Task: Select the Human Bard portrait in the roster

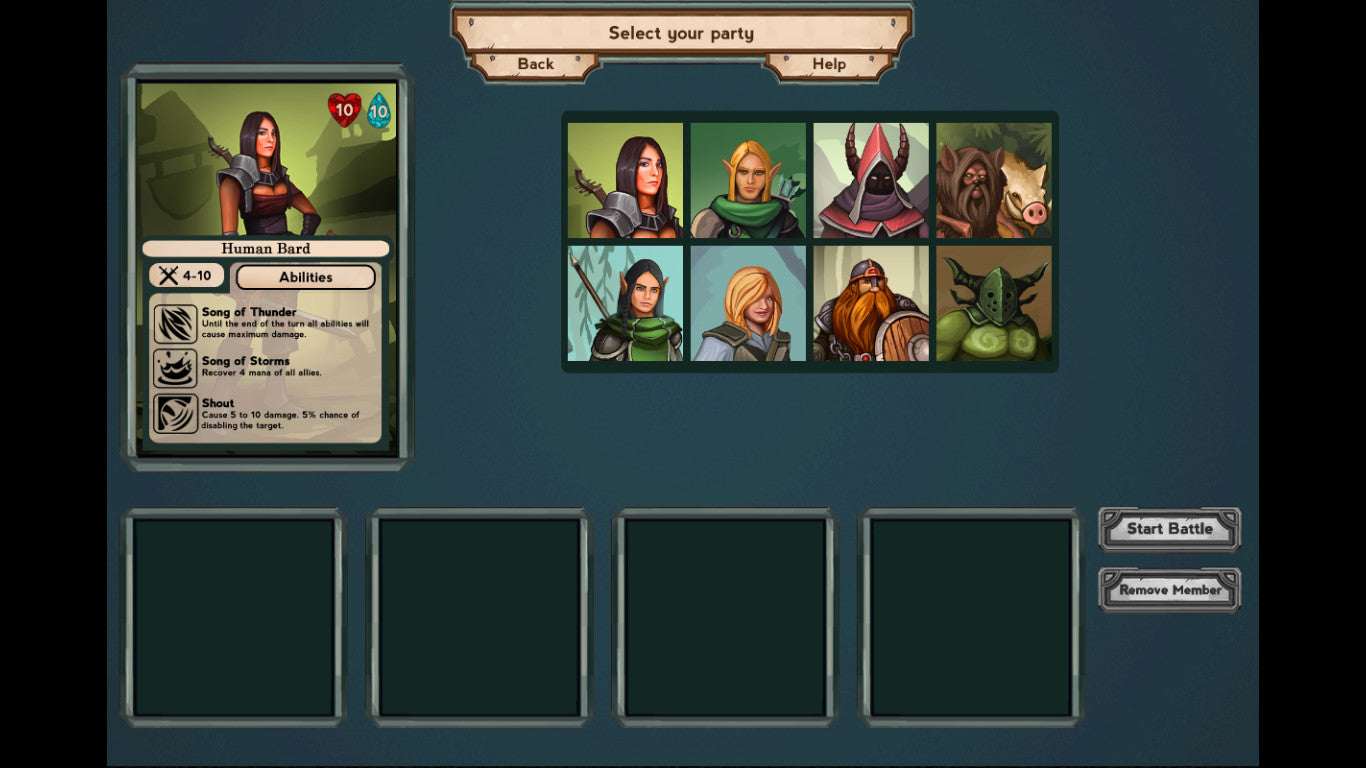Action: [x=624, y=180]
